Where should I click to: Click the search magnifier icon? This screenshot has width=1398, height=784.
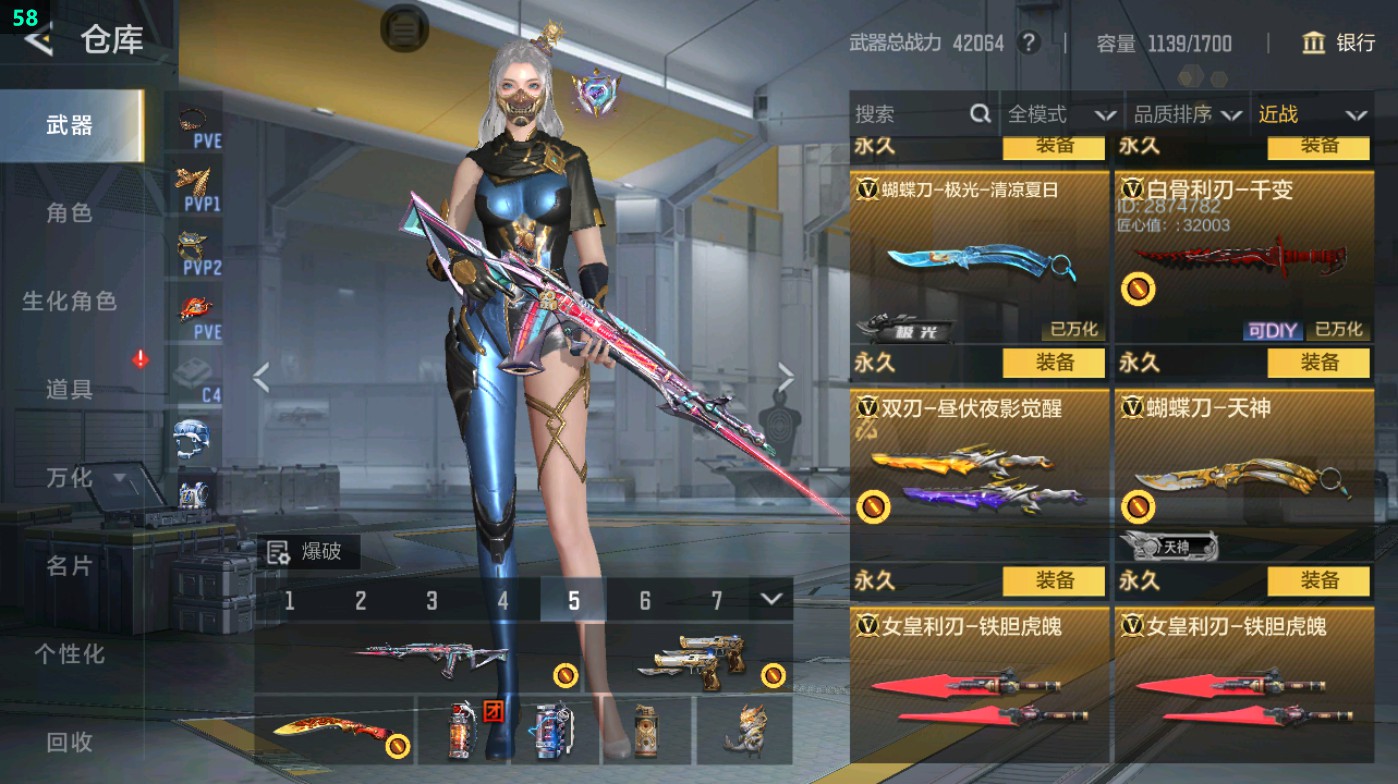coord(978,115)
